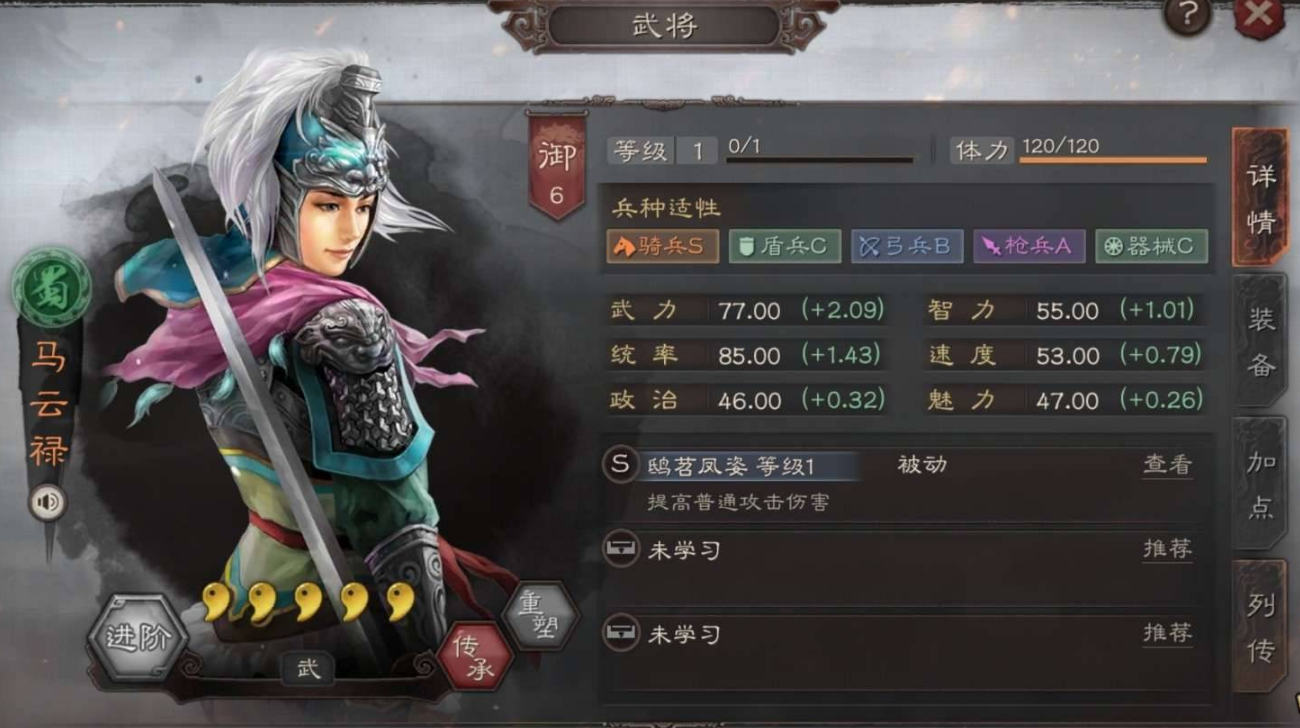Click 推荐 next to the first 未学习 slot
This screenshot has width=1300, height=728.
click(1167, 550)
